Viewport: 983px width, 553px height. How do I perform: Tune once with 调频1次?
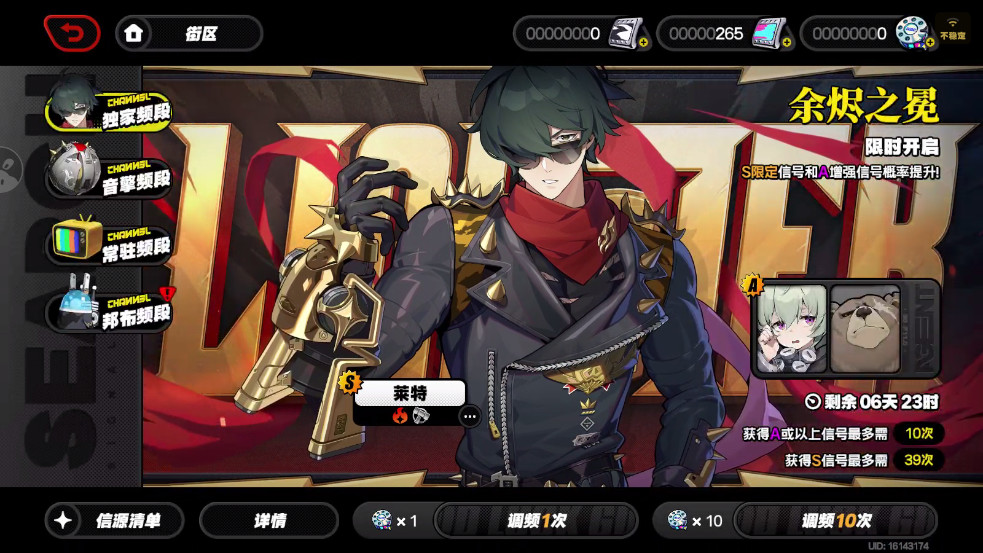[x=536, y=521]
